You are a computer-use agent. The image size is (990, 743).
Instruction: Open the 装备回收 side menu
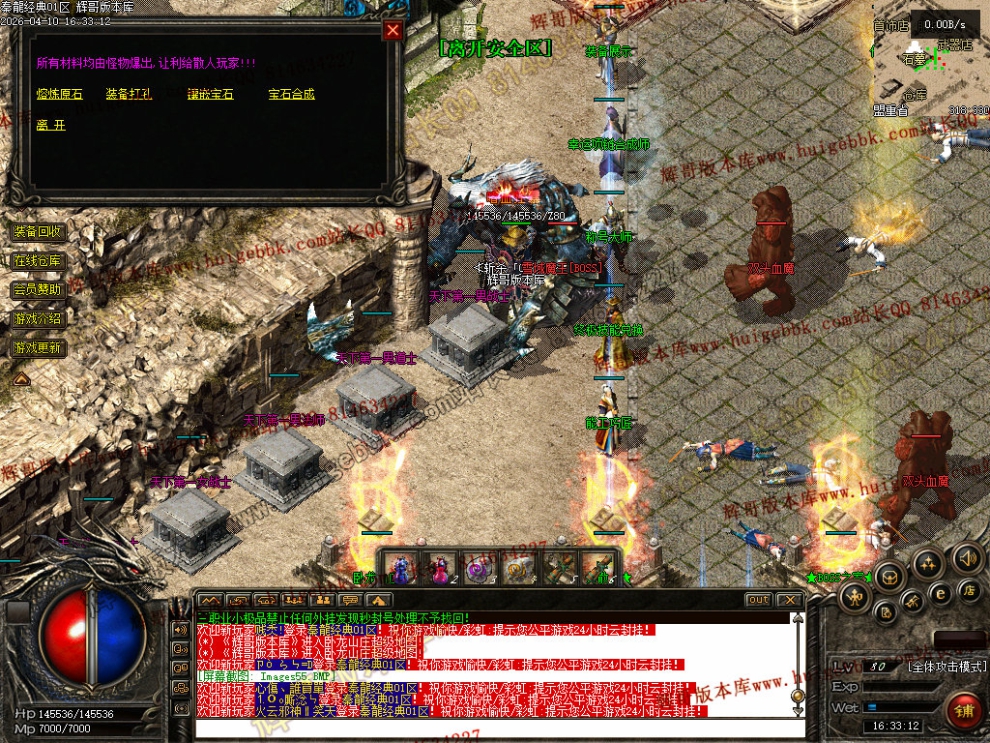point(38,232)
